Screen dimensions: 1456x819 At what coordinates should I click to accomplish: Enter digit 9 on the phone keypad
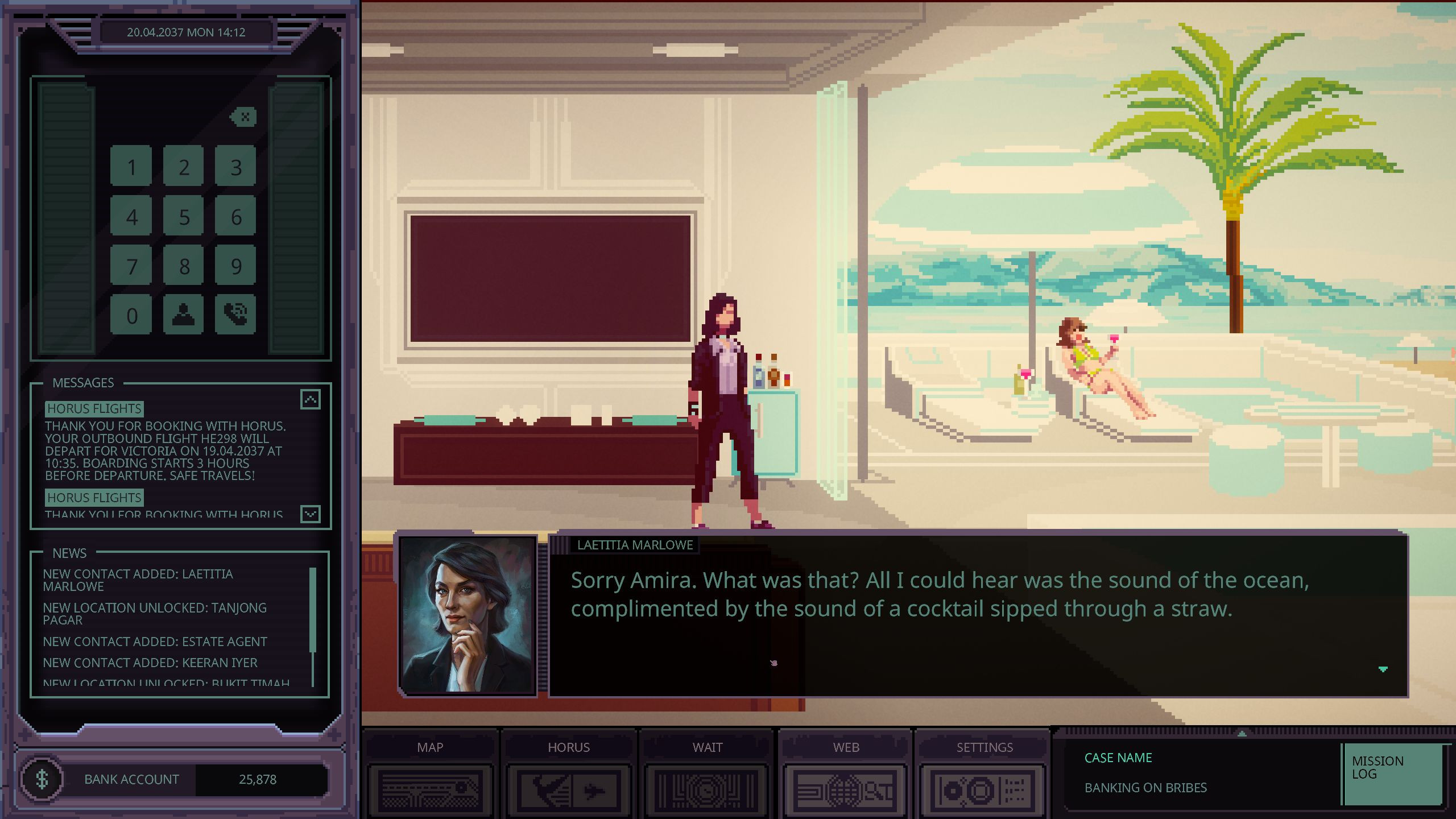pos(236,266)
